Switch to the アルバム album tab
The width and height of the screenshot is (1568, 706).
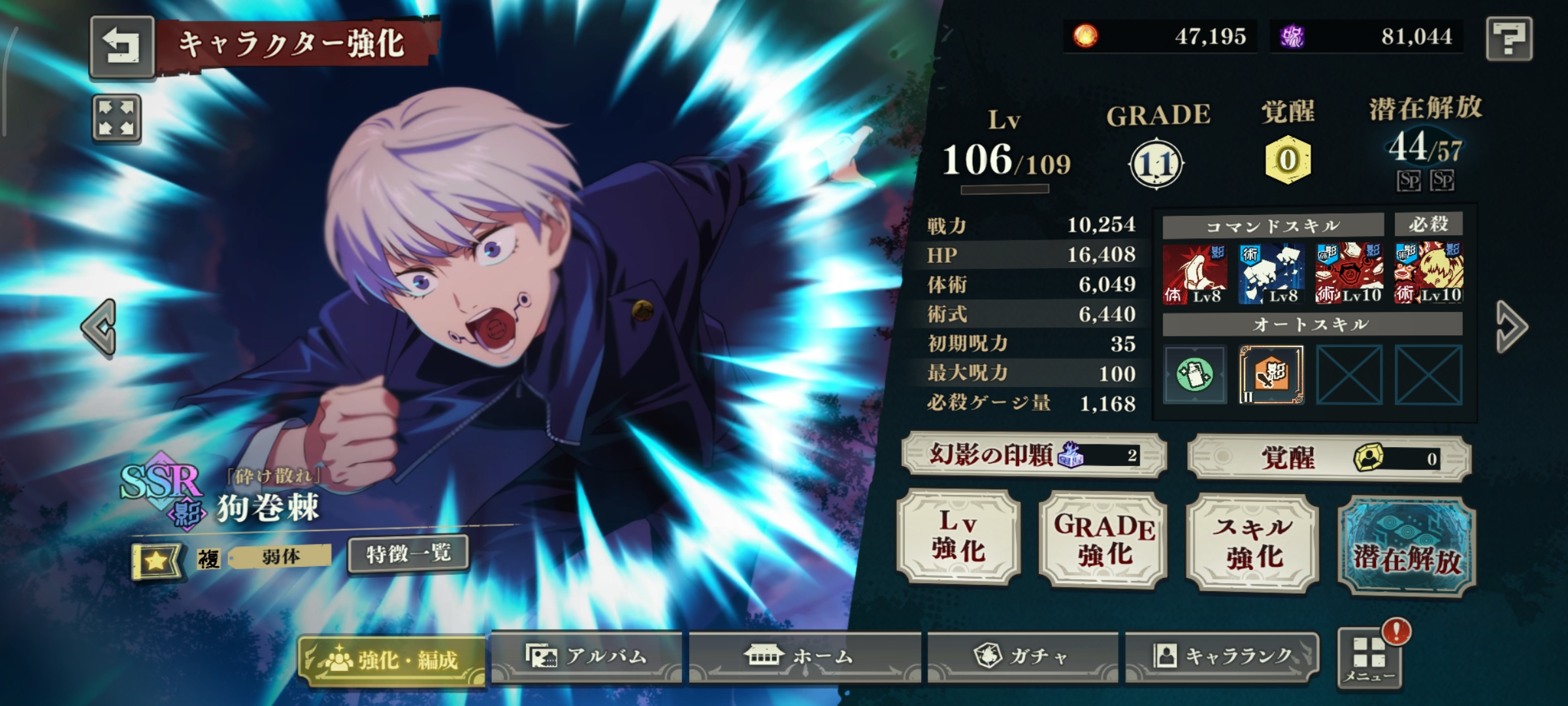(x=587, y=656)
